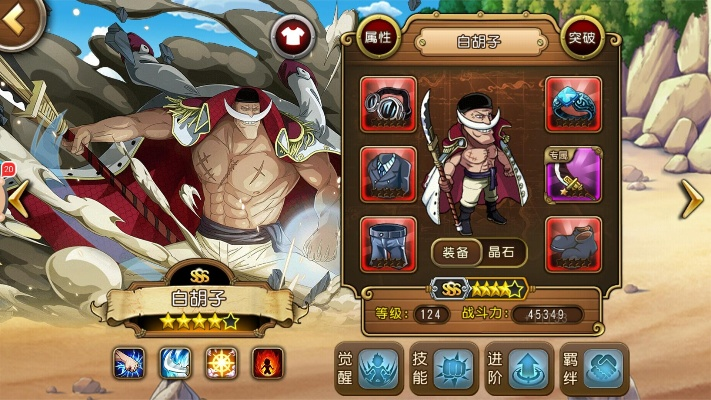Screen dimensions: 711x400
Task: Go back with the top-left arrow button
Action: (20, 23)
